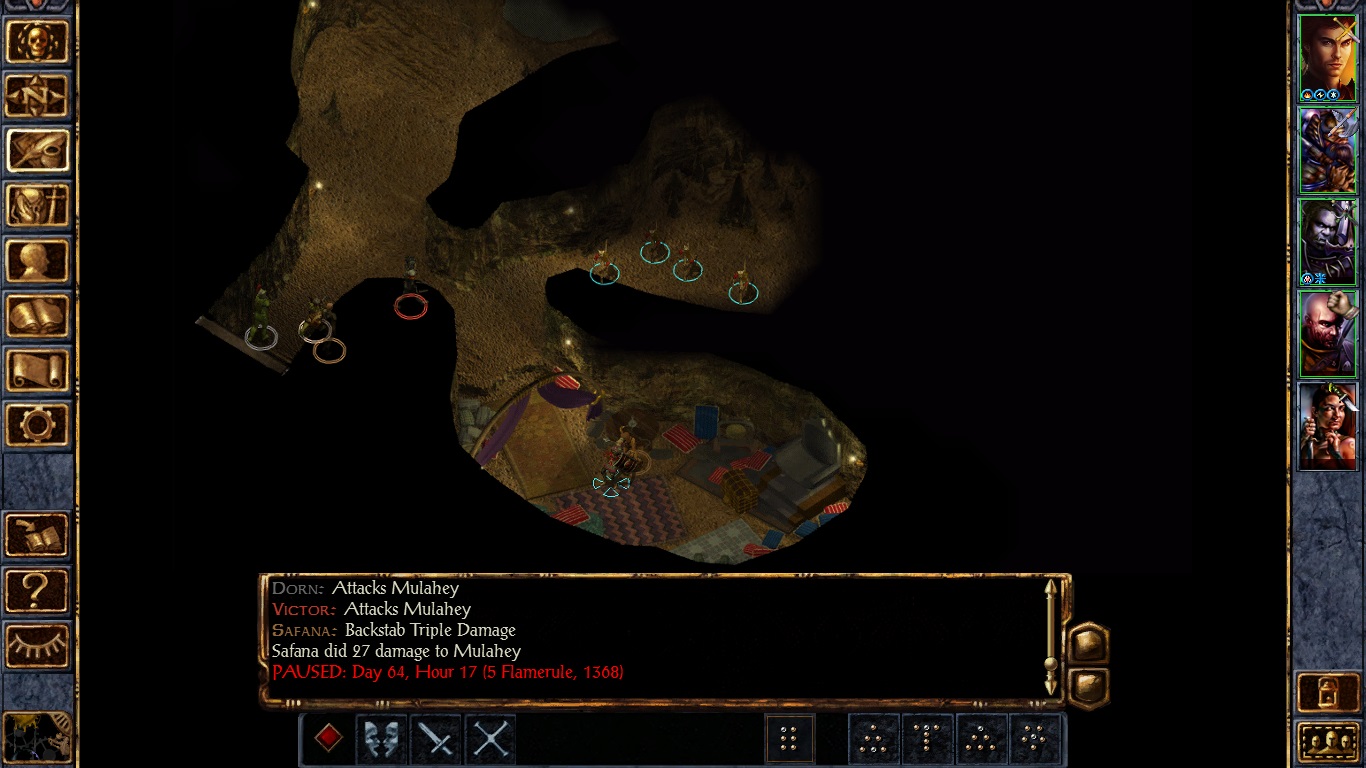Image resolution: width=1366 pixels, height=768 pixels.
Task: Open help with the question mark button
Action: point(38,590)
